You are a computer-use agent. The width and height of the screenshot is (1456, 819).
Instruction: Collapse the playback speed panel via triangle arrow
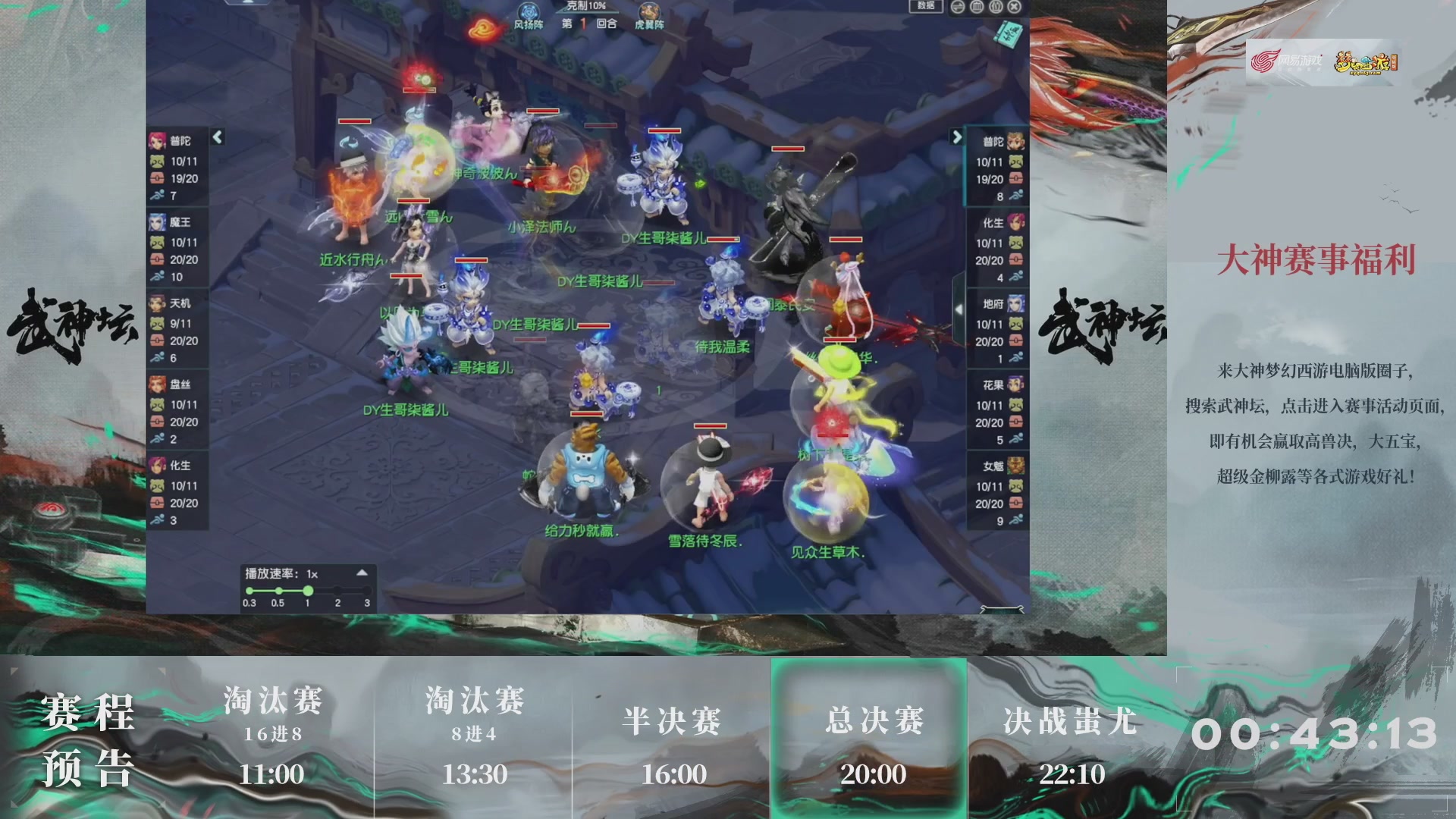364,573
